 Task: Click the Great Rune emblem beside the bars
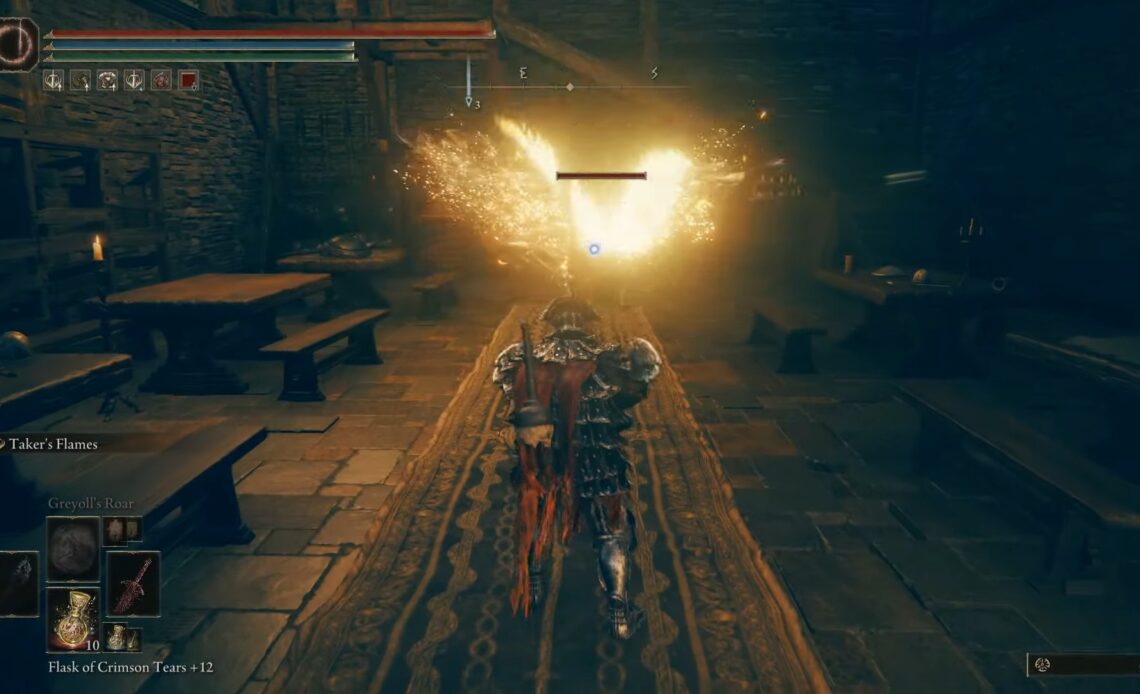tap(18, 44)
